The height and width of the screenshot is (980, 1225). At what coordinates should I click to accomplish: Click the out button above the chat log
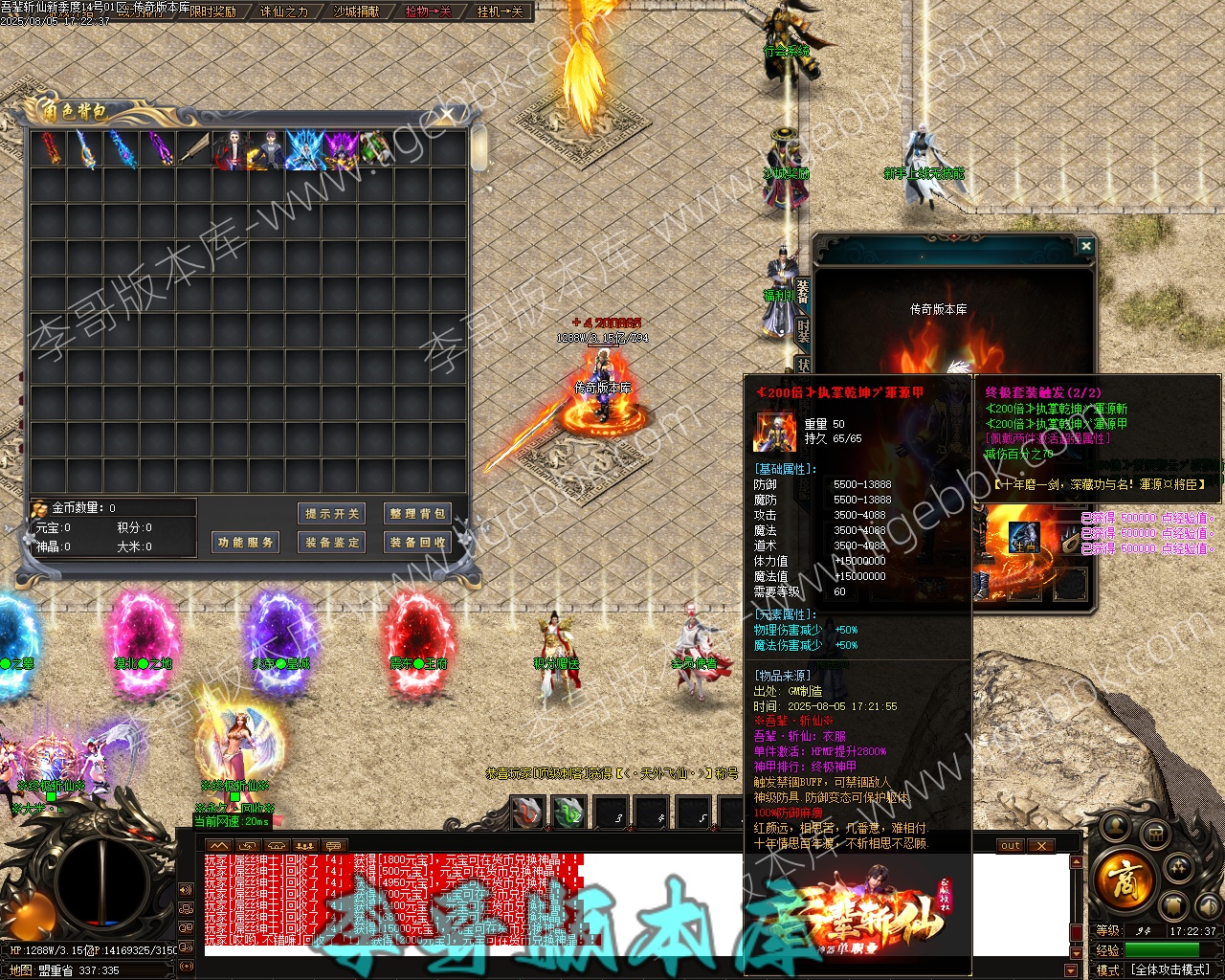tap(1011, 846)
